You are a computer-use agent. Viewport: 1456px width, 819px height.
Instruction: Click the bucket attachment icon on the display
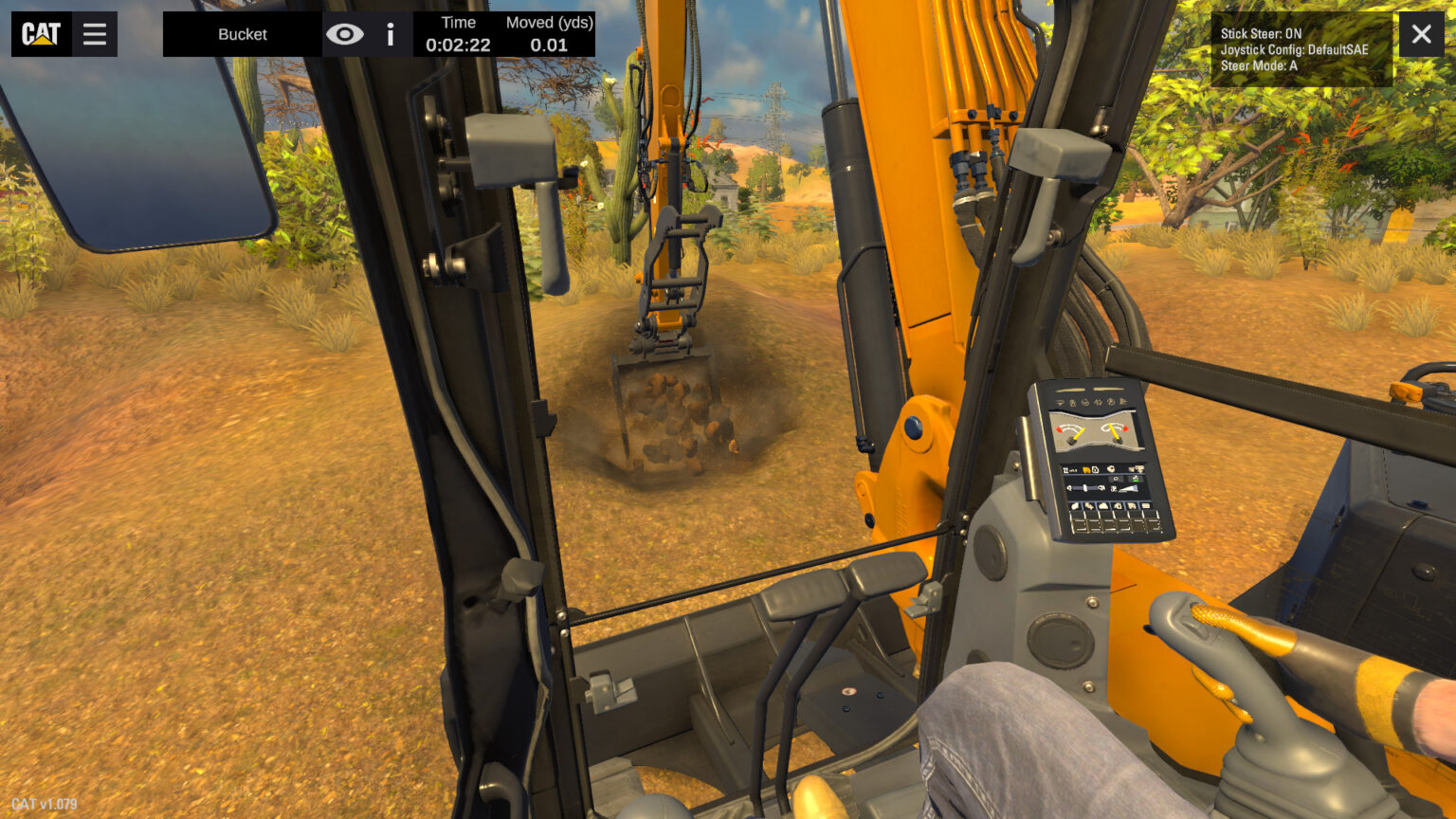[1085, 470]
